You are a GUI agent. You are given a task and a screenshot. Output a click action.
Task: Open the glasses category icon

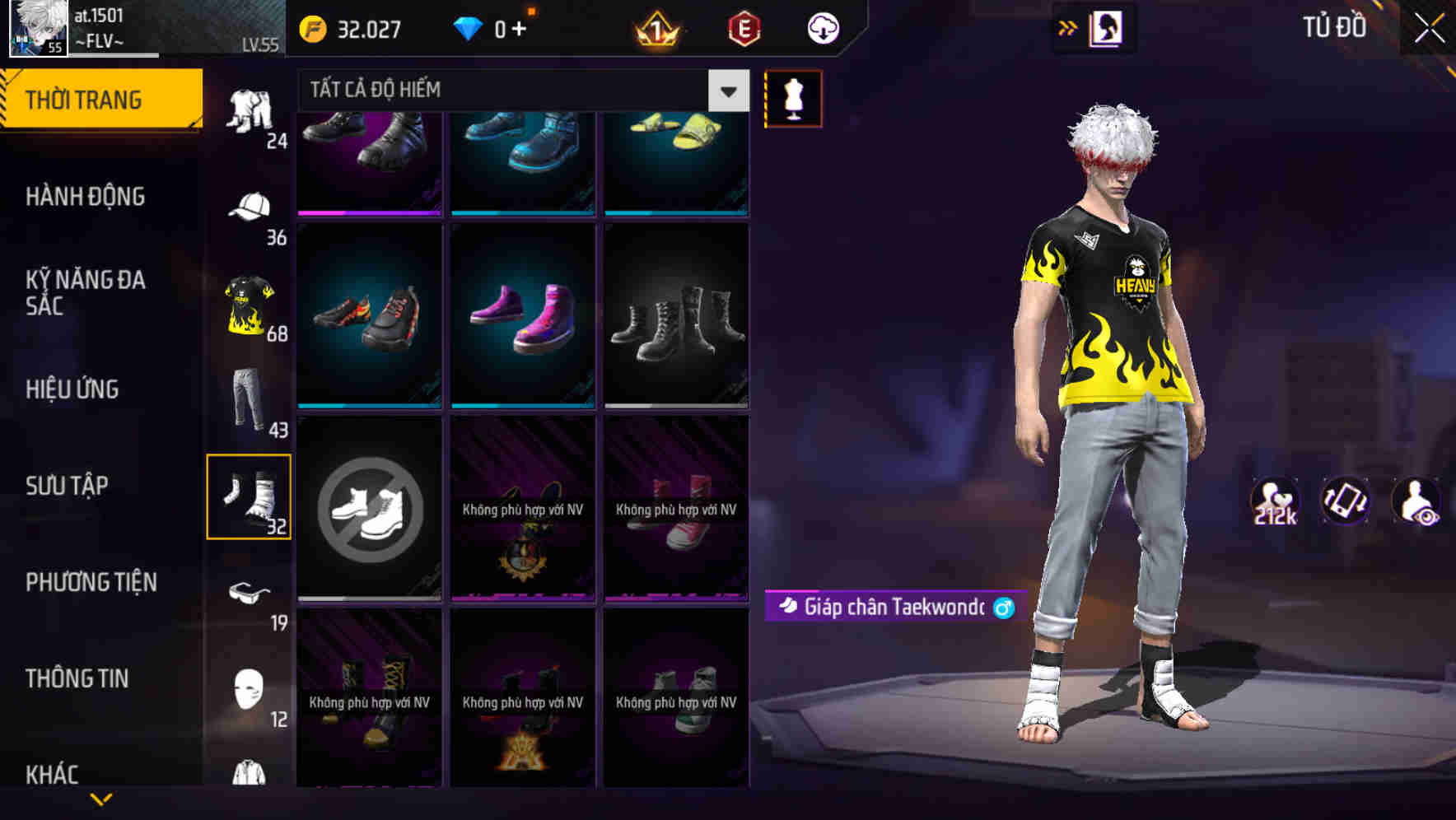pyautogui.click(x=250, y=591)
